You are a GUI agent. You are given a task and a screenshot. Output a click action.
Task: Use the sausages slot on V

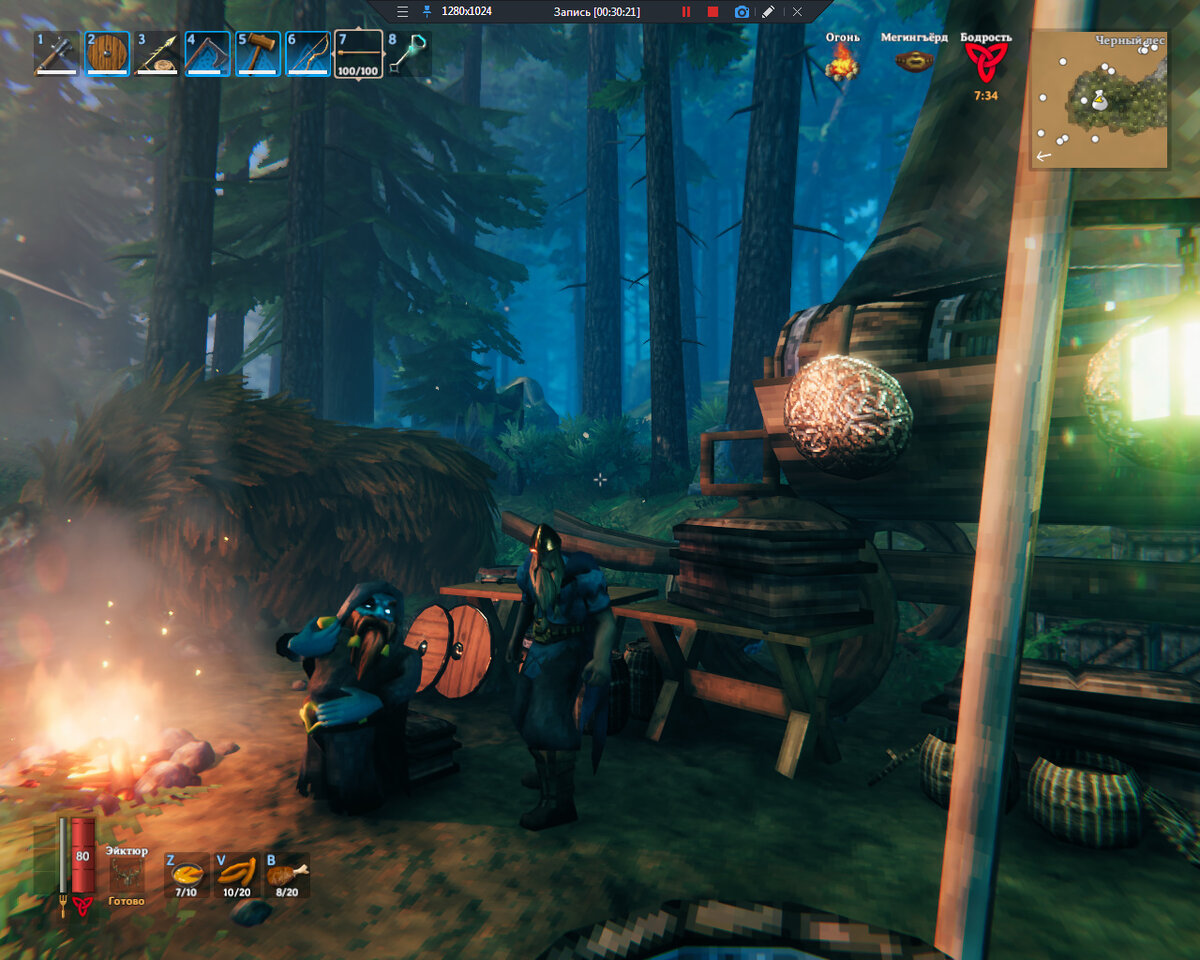coord(236,874)
